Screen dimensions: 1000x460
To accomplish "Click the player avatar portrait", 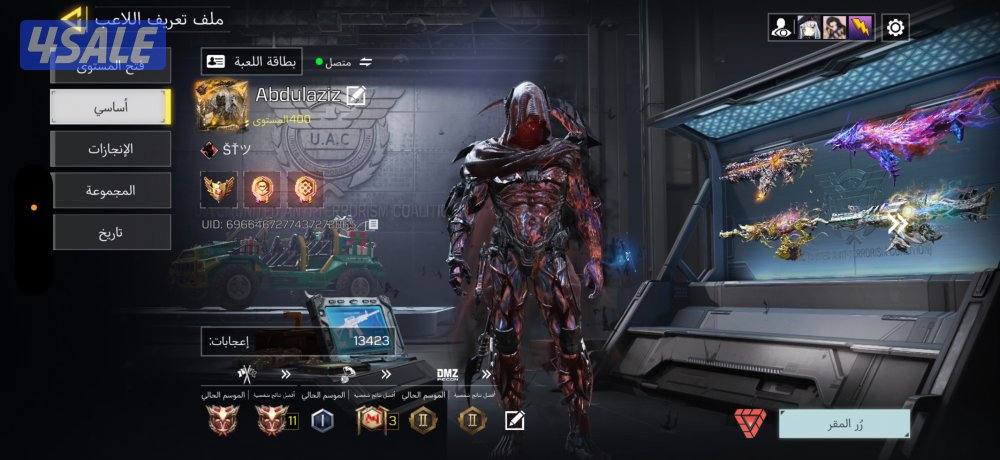I will click(x=223, y=106).
